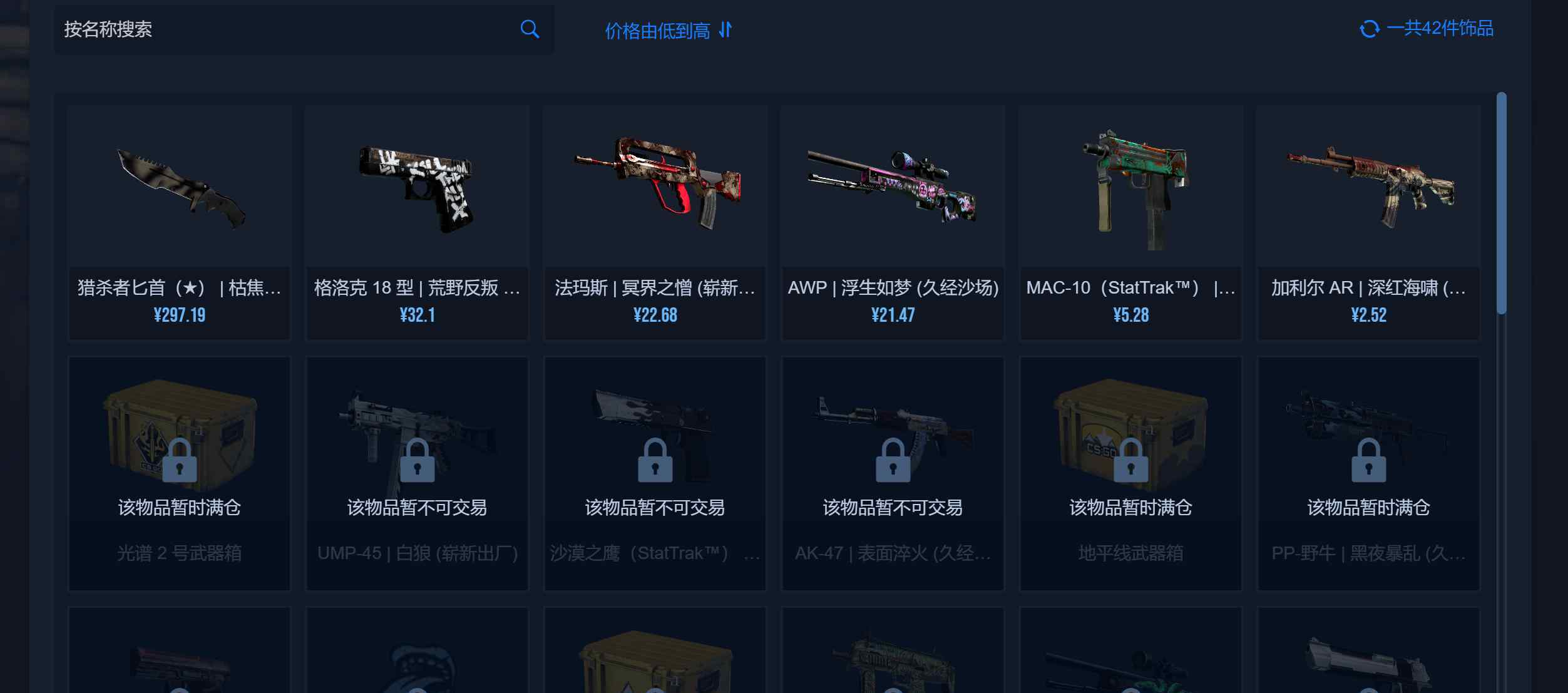
Task: Click the magnifying glass search icon
Action: tap(530, 29)
